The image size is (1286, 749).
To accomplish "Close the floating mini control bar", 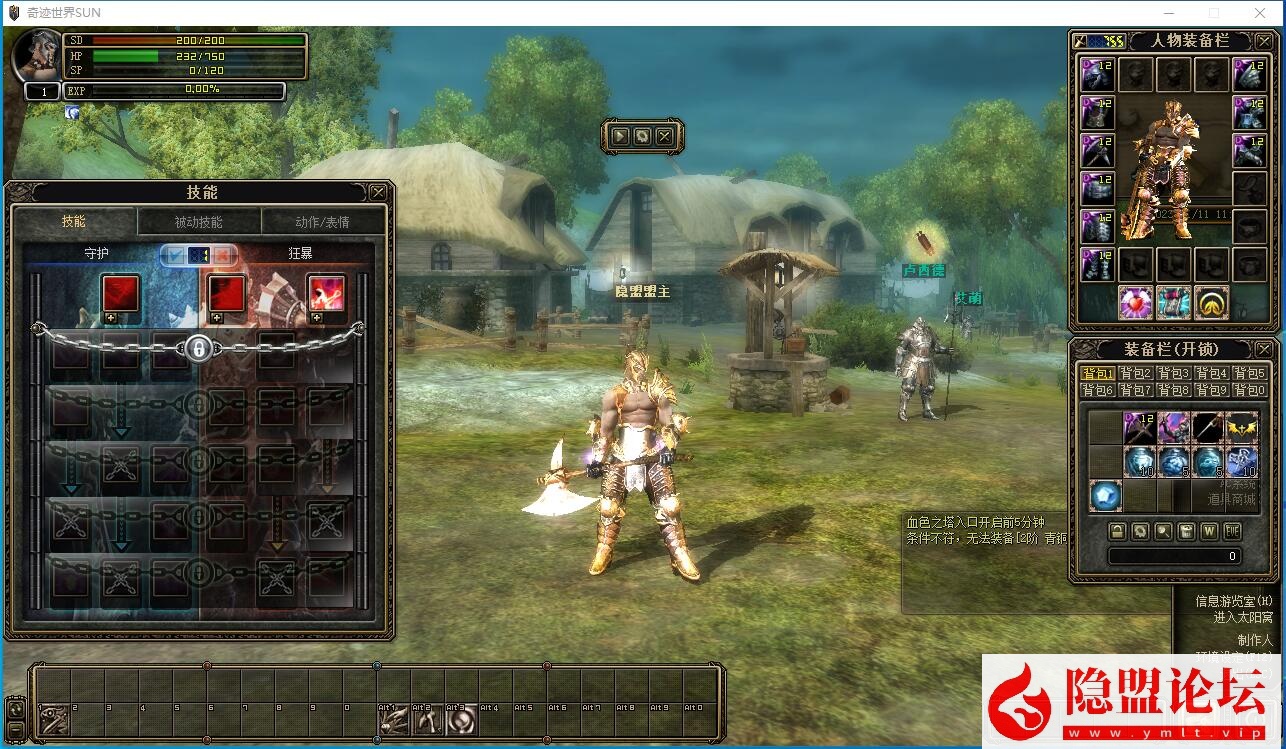I will 665,136.
